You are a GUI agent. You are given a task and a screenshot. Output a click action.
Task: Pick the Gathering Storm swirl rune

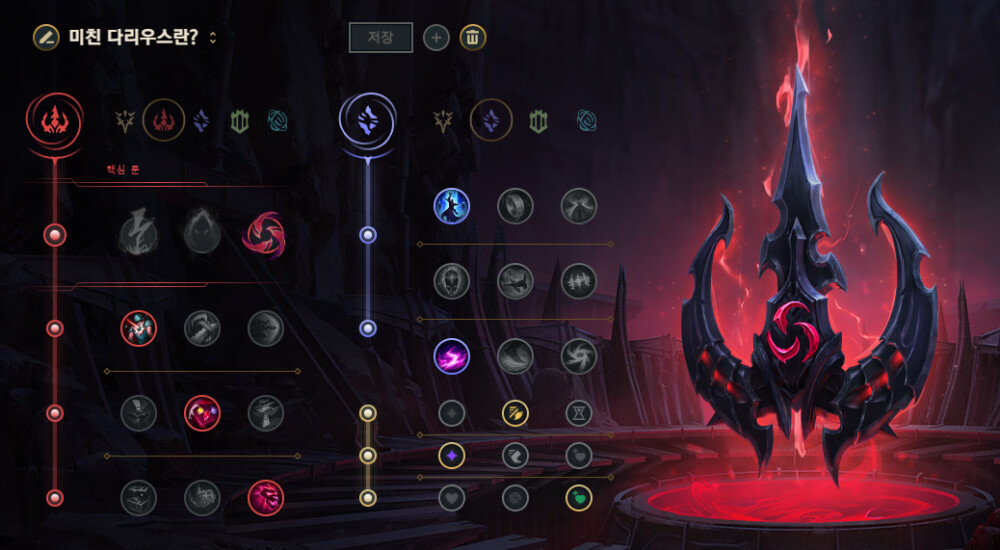(578, 356)
